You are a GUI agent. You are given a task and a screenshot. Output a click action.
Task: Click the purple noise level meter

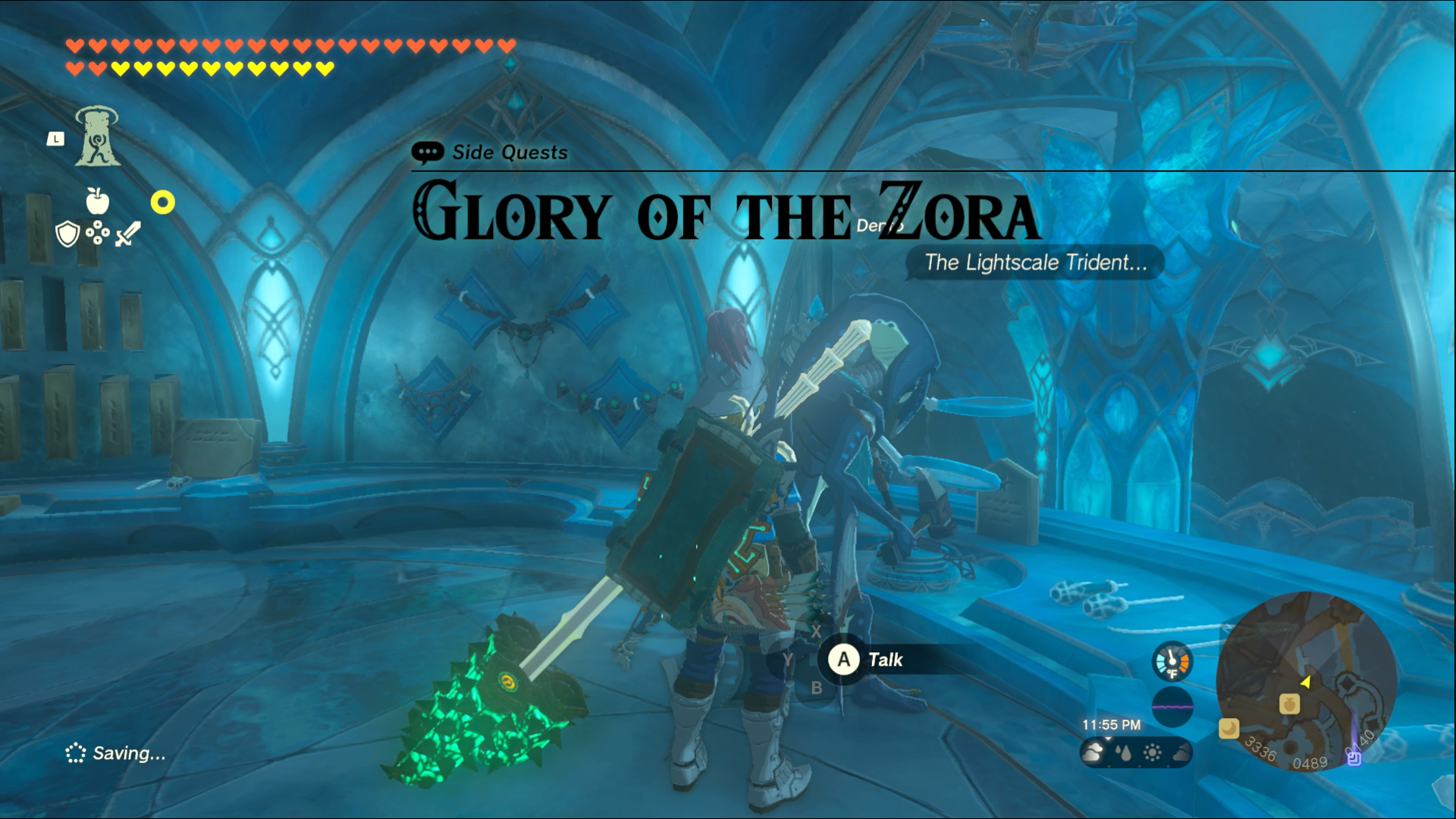[x=1173, y=708]
